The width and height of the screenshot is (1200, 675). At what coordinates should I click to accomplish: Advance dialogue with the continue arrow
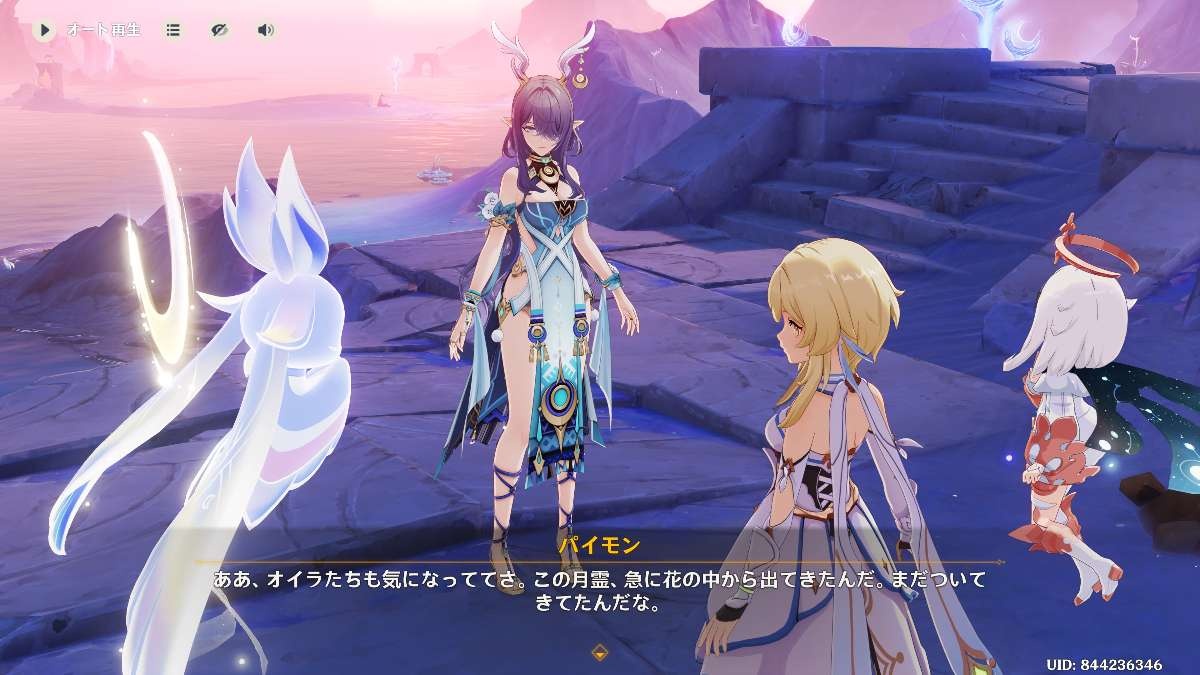point(600,653)
